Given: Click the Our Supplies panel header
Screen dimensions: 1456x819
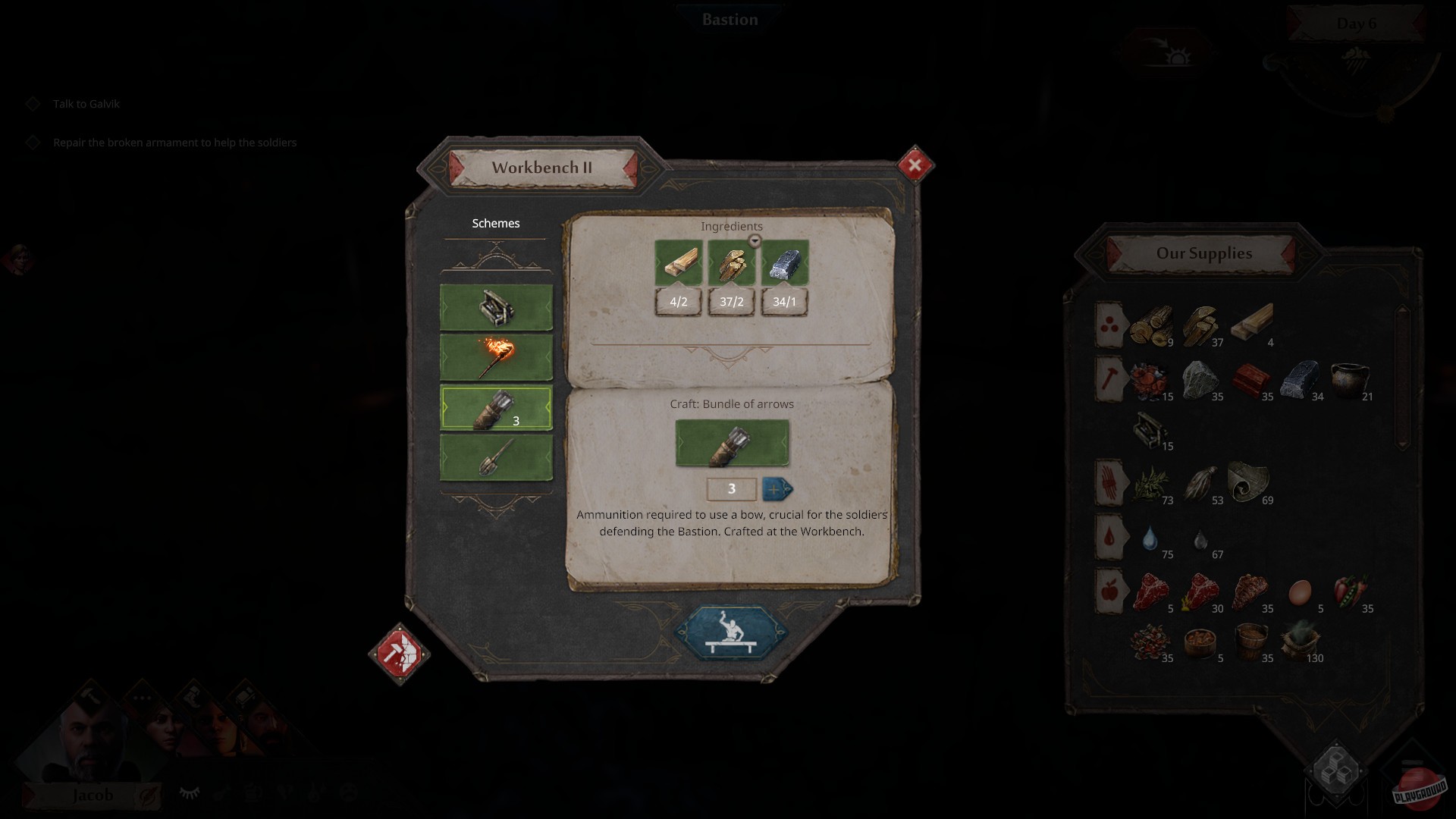Looking at the screenshot, I should (1204, 253).
